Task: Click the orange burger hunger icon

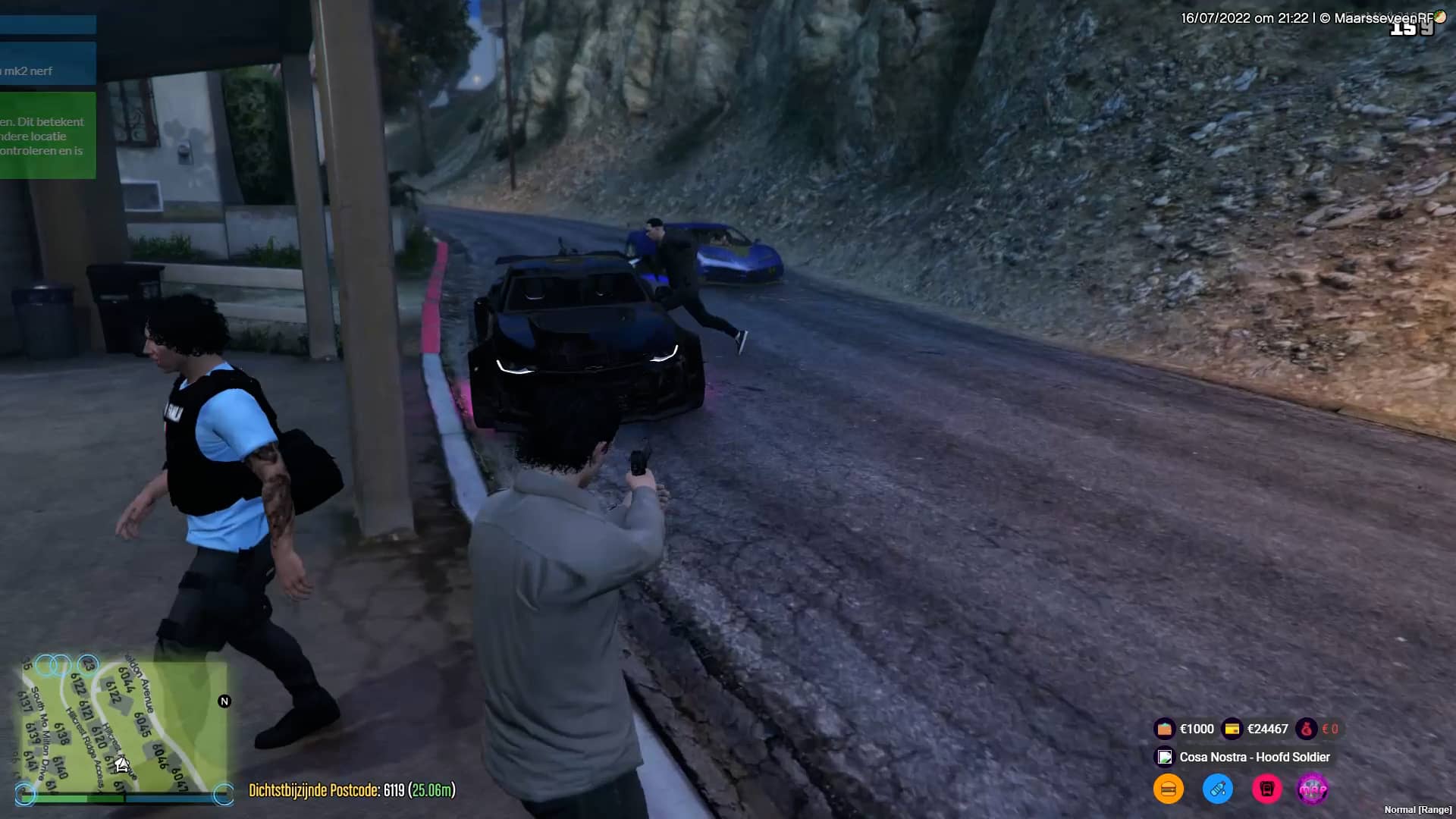Action: [x=1168, y=789]
